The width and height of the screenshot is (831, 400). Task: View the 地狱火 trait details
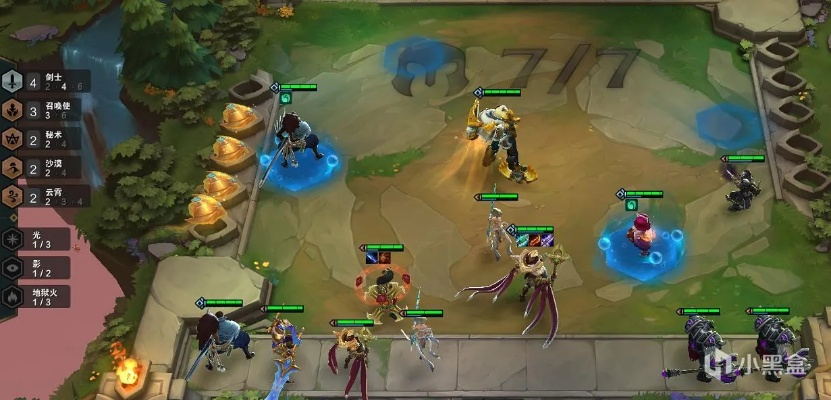(x=38, y=296)
